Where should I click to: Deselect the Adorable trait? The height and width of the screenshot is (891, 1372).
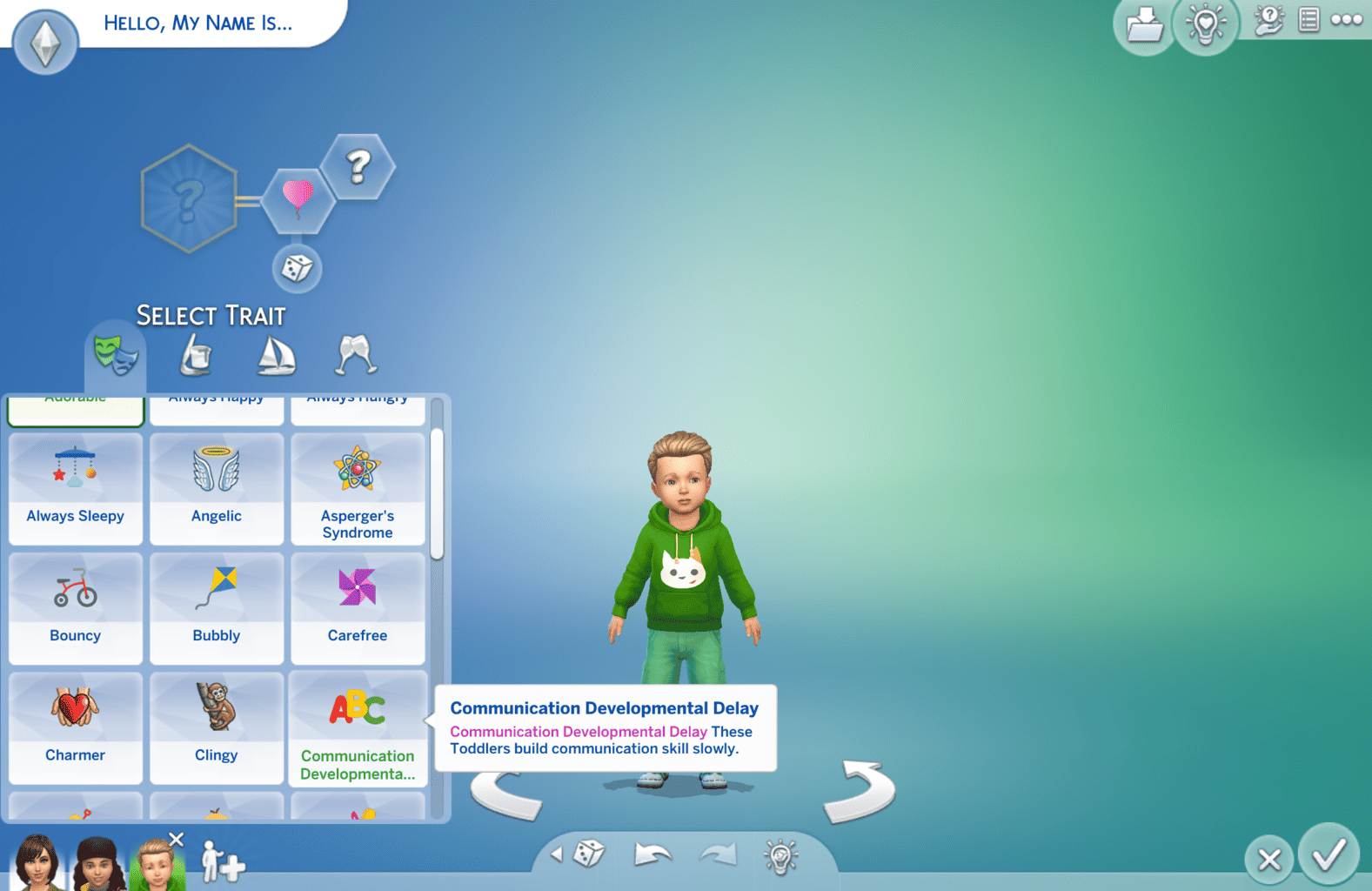click(x=76, y=405)
